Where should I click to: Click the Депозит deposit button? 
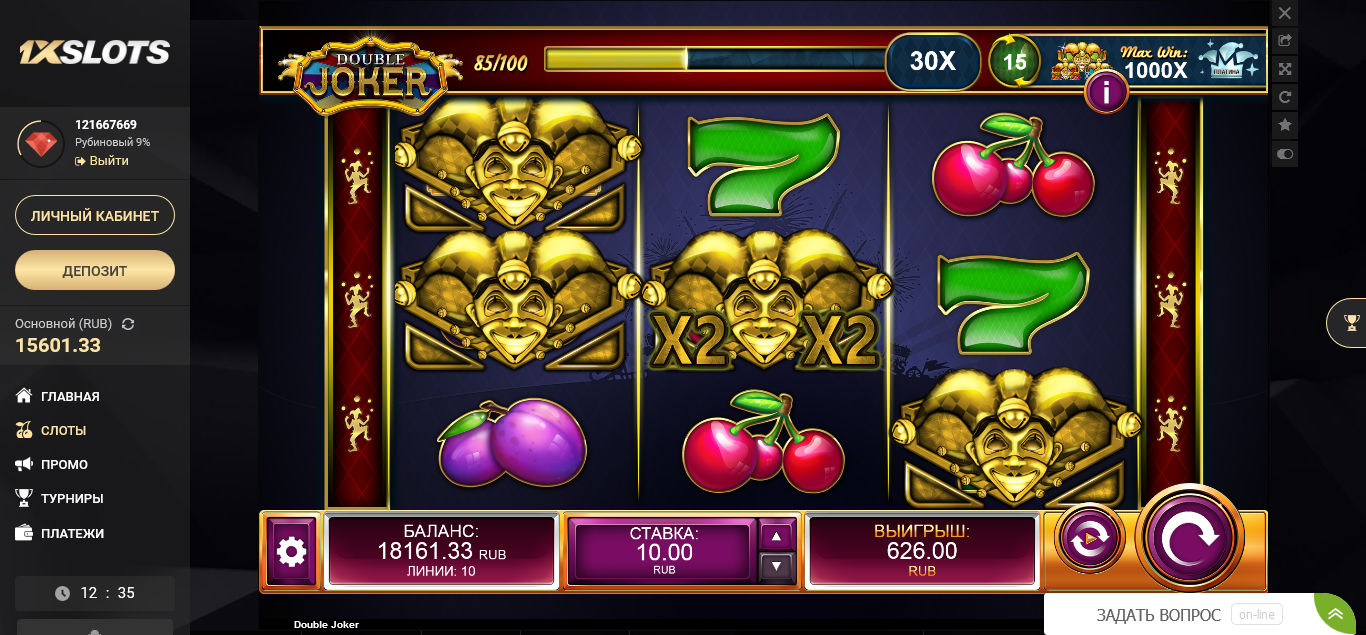(95, 270)
